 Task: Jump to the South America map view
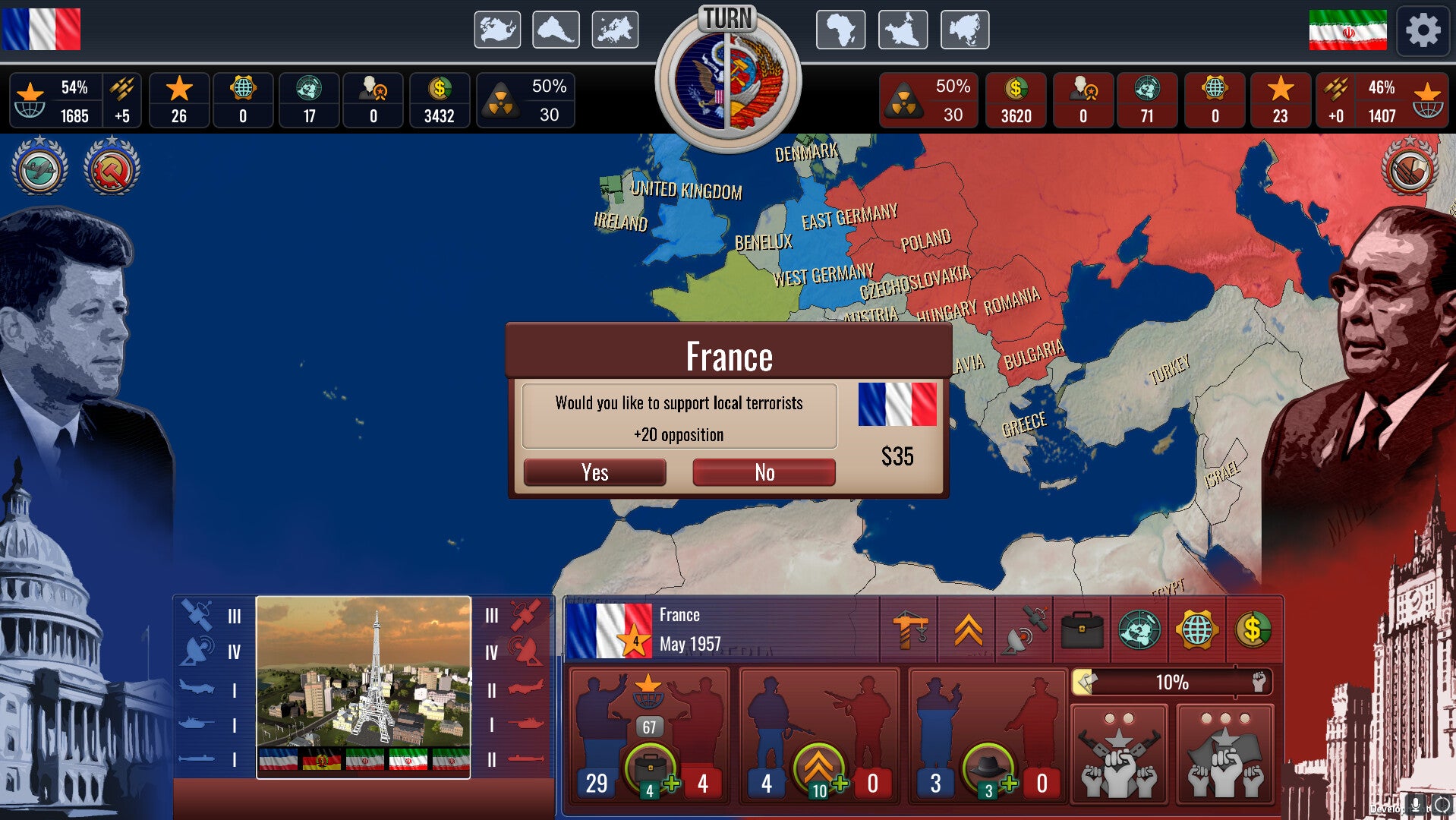pyautogui.click(x=556, y=30)
